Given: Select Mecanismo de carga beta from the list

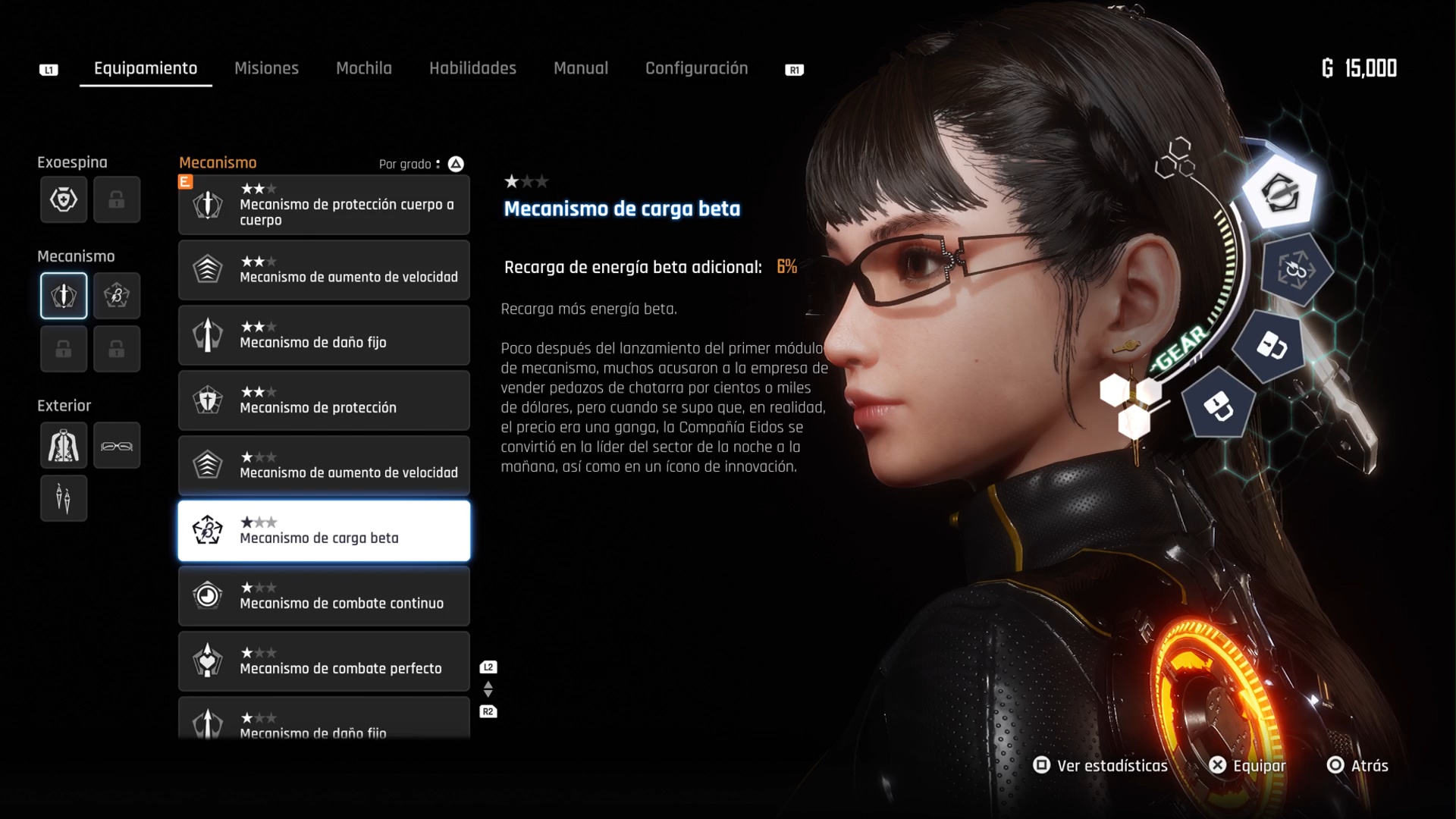Looking at the screenshot, I should click(323, 531).
